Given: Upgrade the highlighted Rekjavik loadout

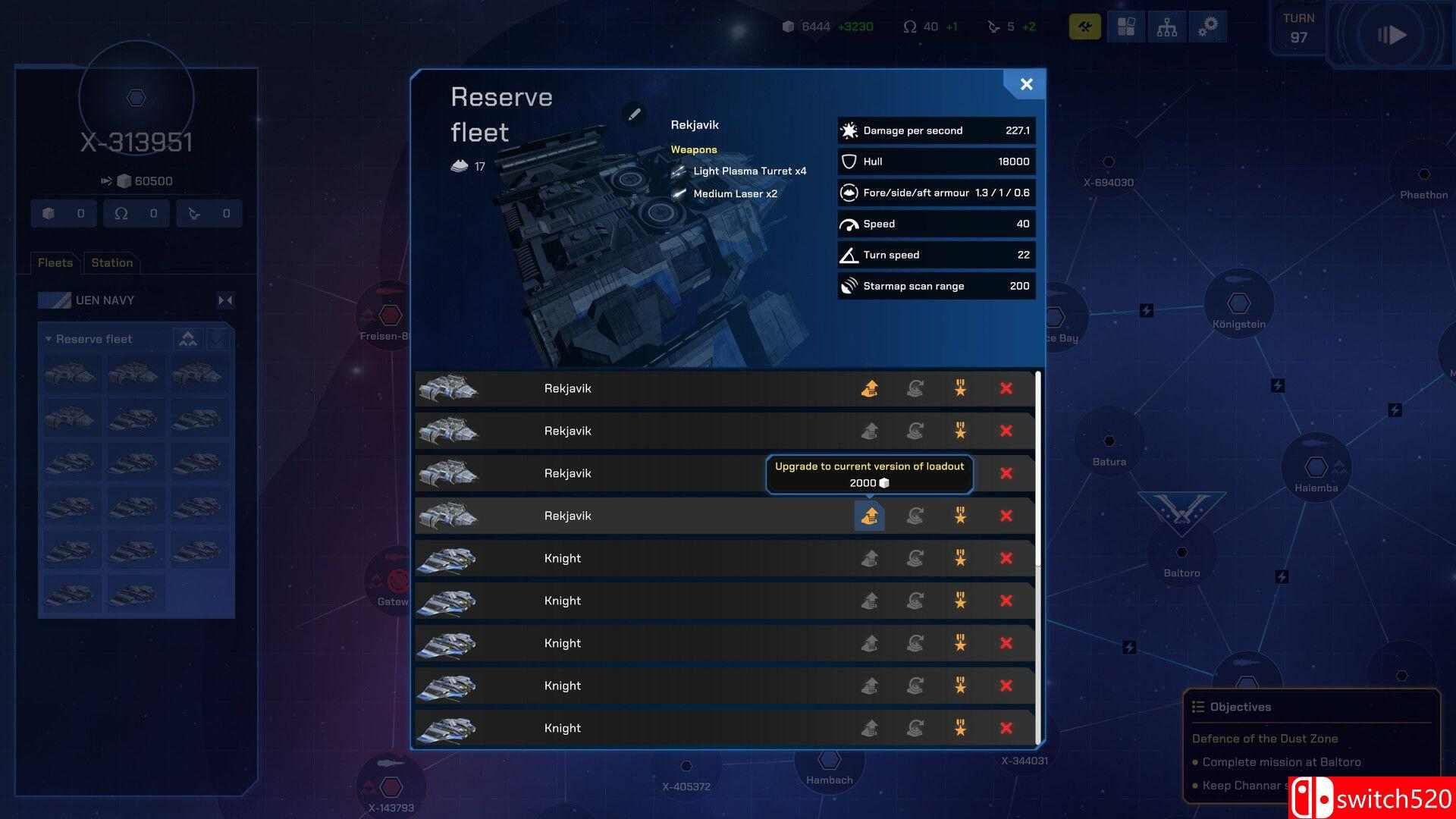Looking at the screenshot, I should 869,516.
